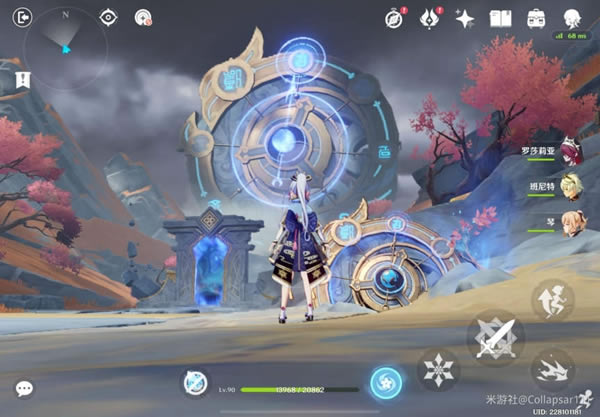Open the wish star icon

click(465, 17)
